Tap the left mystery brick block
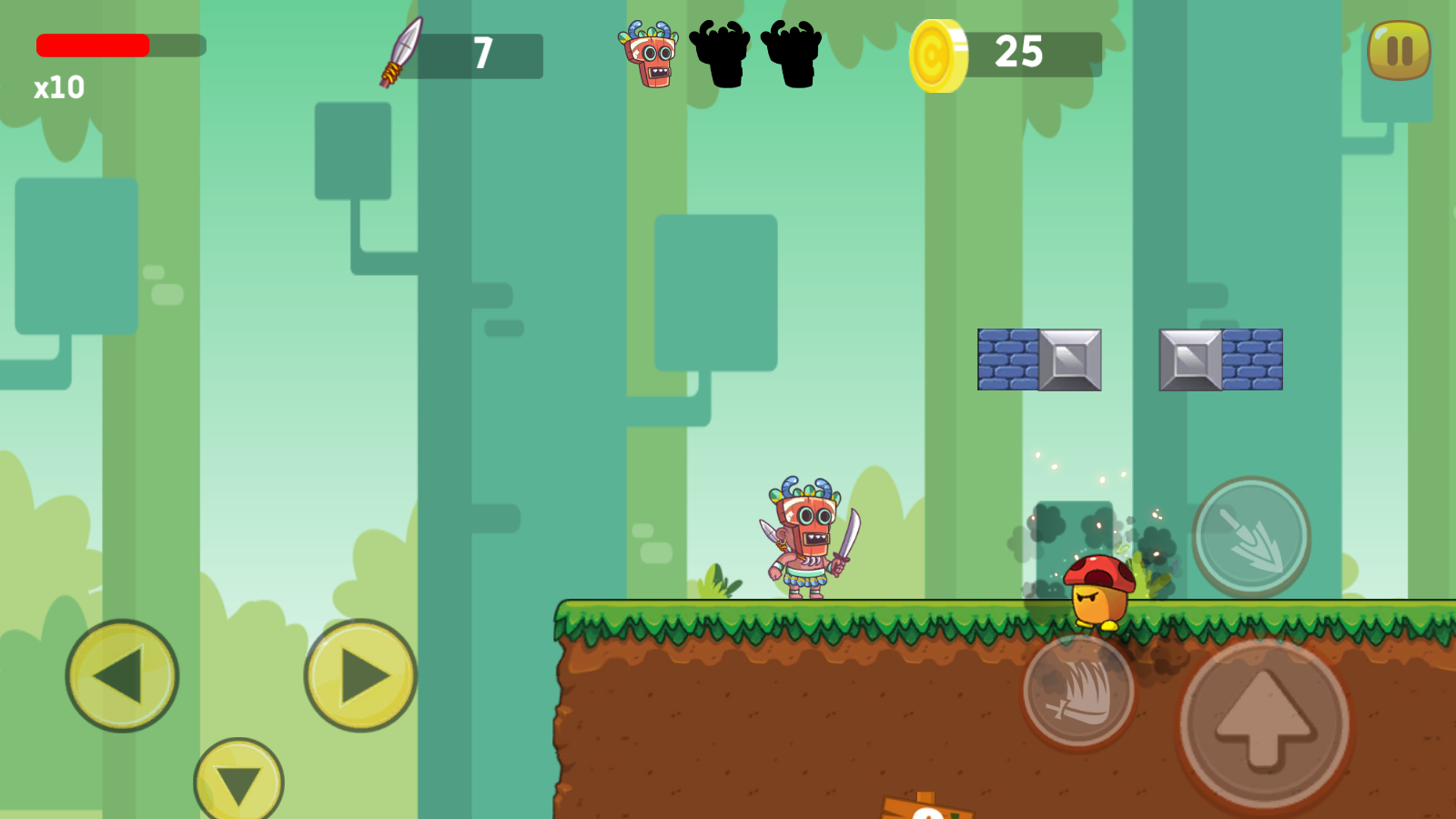 coord(1038,360)
